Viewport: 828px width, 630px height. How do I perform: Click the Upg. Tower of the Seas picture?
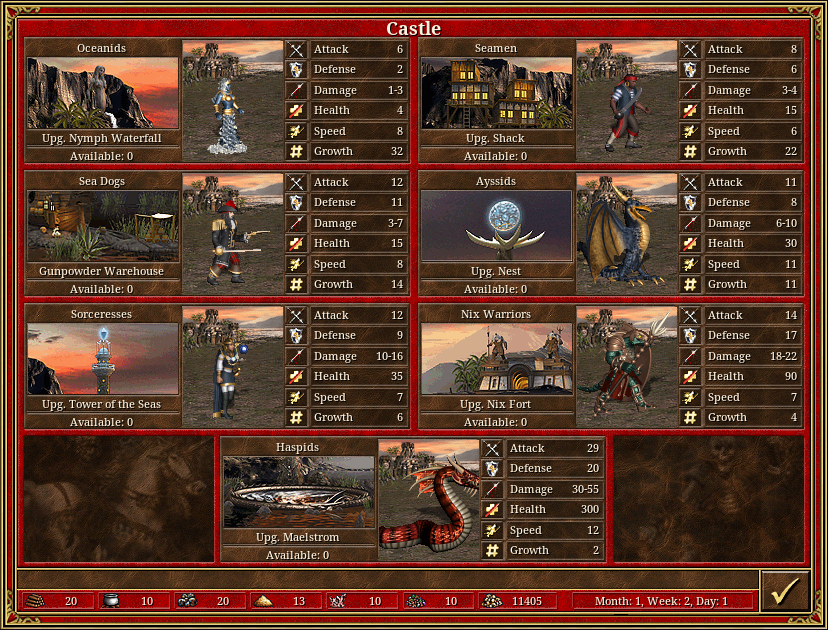(103, 359)
